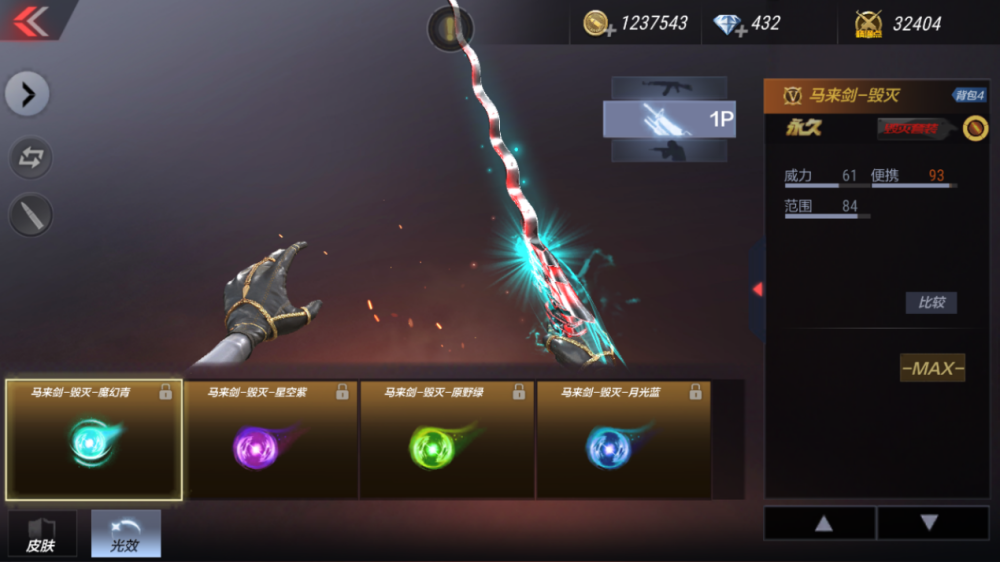Click the swap arrows icon button

(30, 157)
